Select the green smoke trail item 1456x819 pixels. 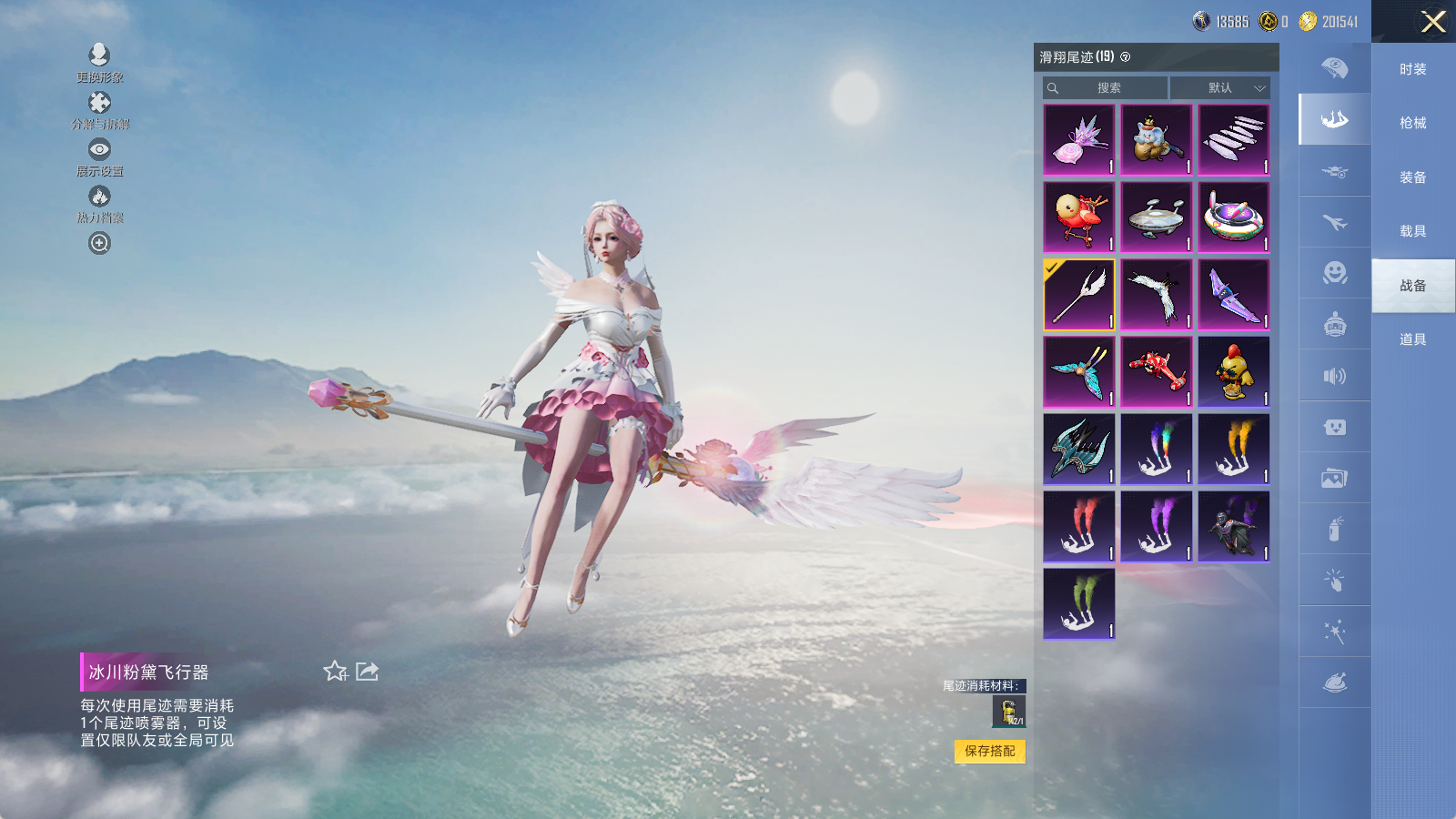[1078, 604]
